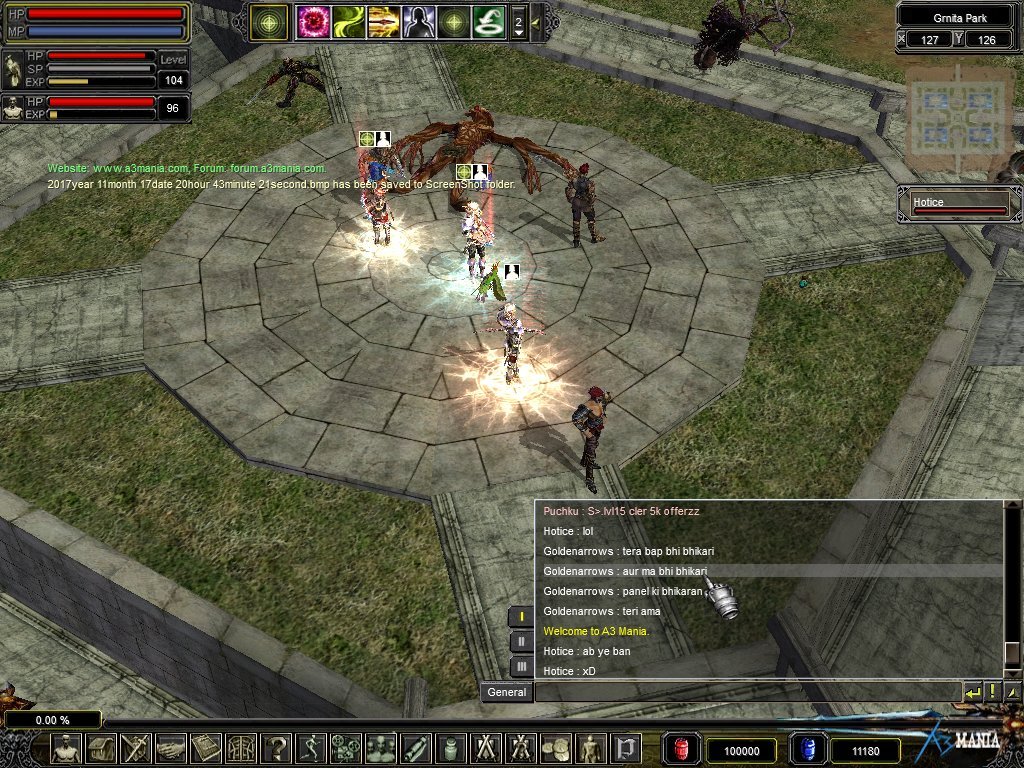Send the chat message with enter-arrow button
This screenshot has width=1024, height=768.
pyautogui.click(x=973, y=692)
